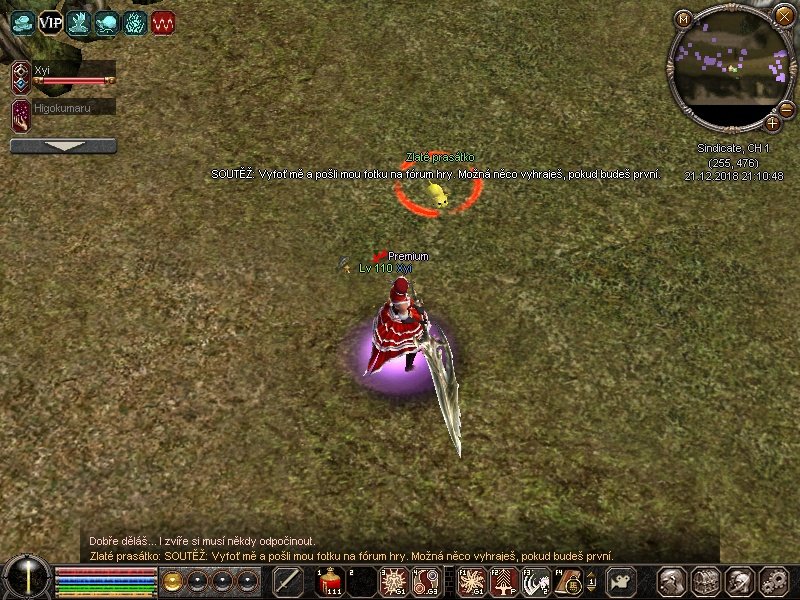The image size is (800, 600).
Task: Open system options gear icon
Action: coord(773,582)
